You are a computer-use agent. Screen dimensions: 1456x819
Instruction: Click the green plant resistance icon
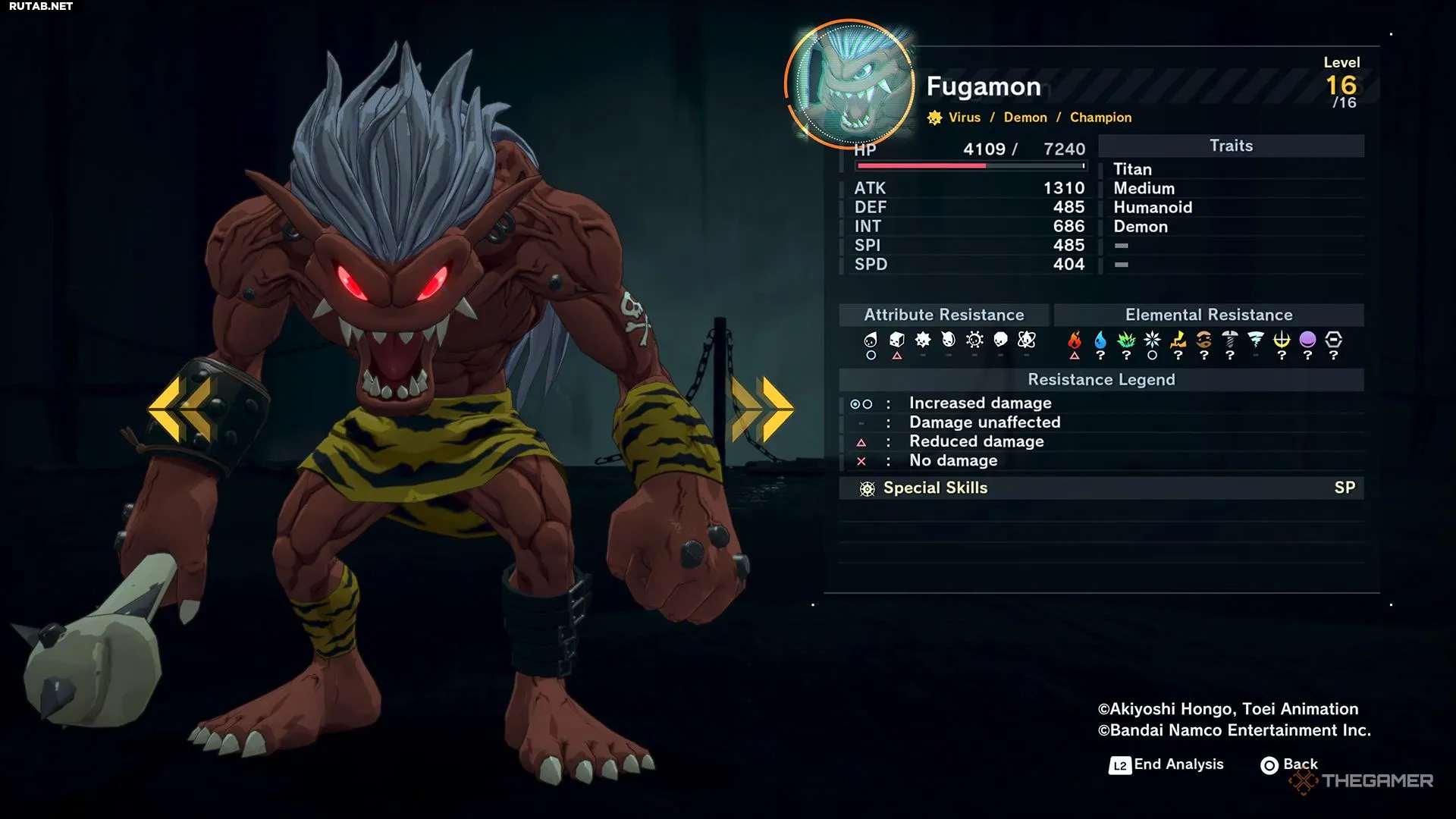1126,340
